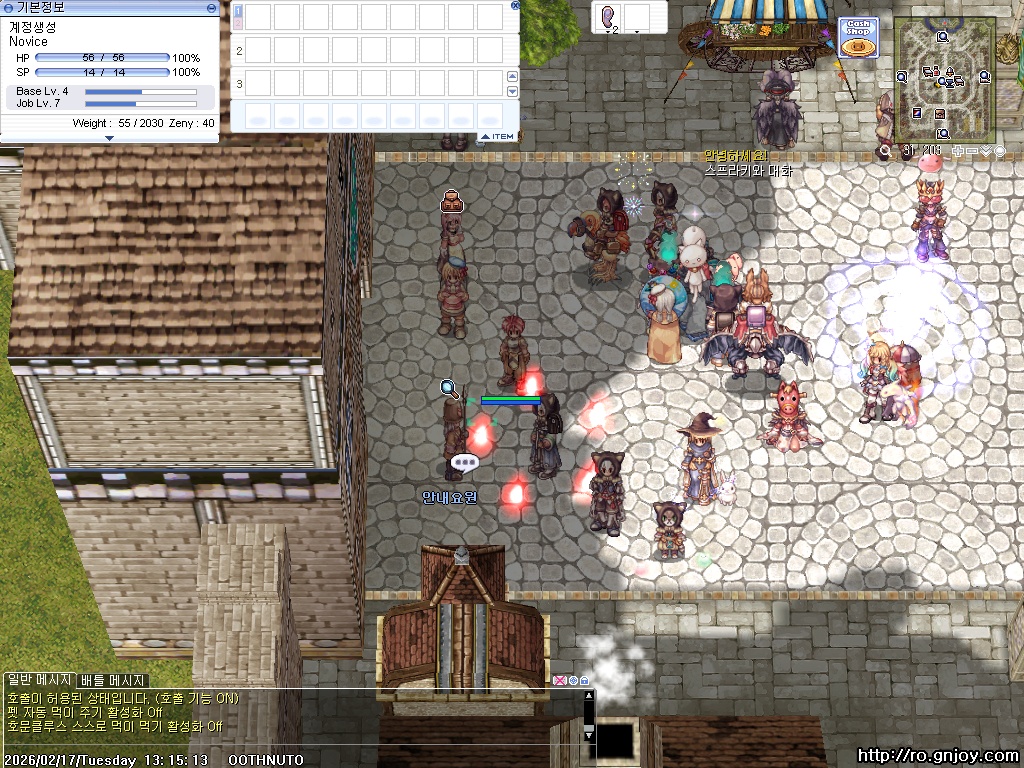Screen dimensions: 1024x768
Task: Click the double-chevron icon below the minimap
Action: (986, 151)
